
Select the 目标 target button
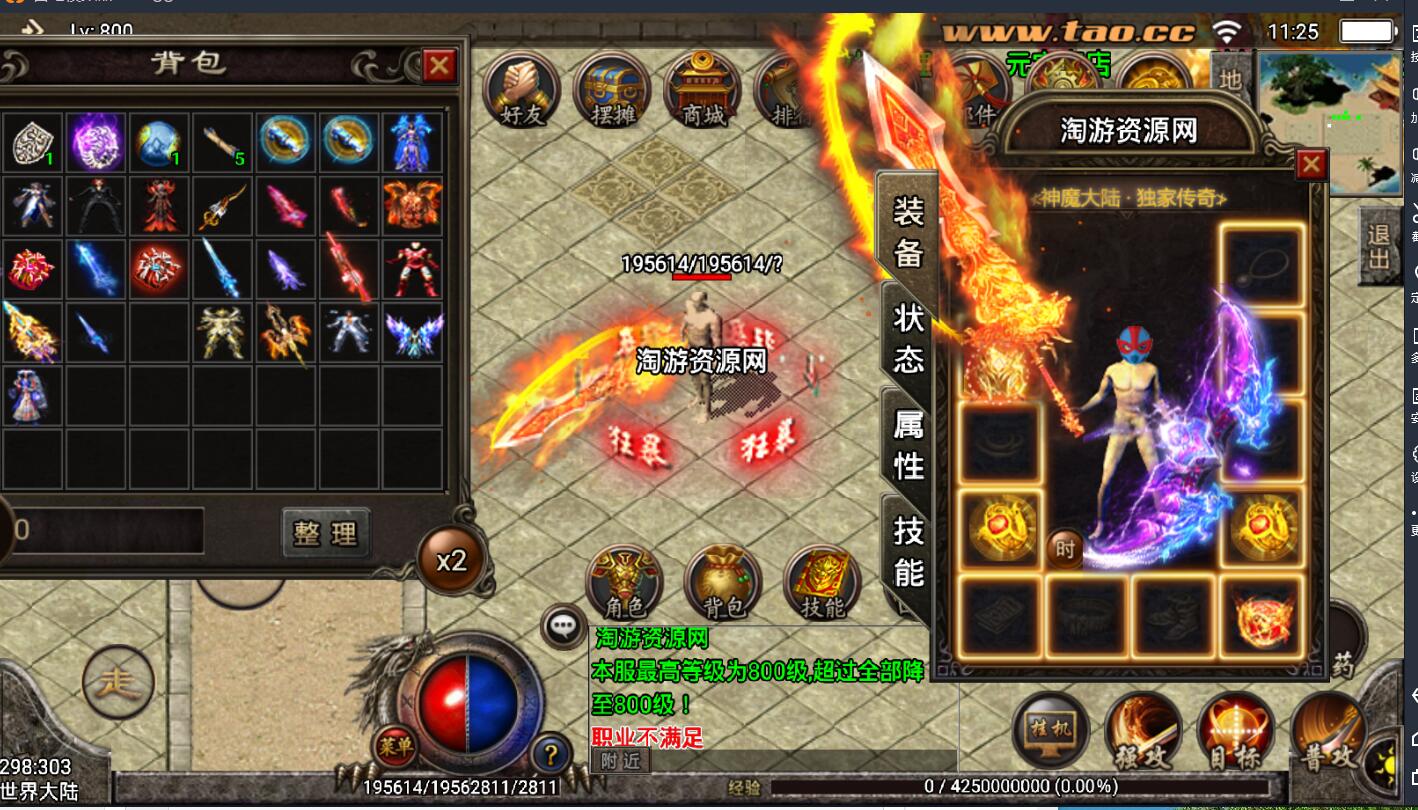click(1235, 732)
